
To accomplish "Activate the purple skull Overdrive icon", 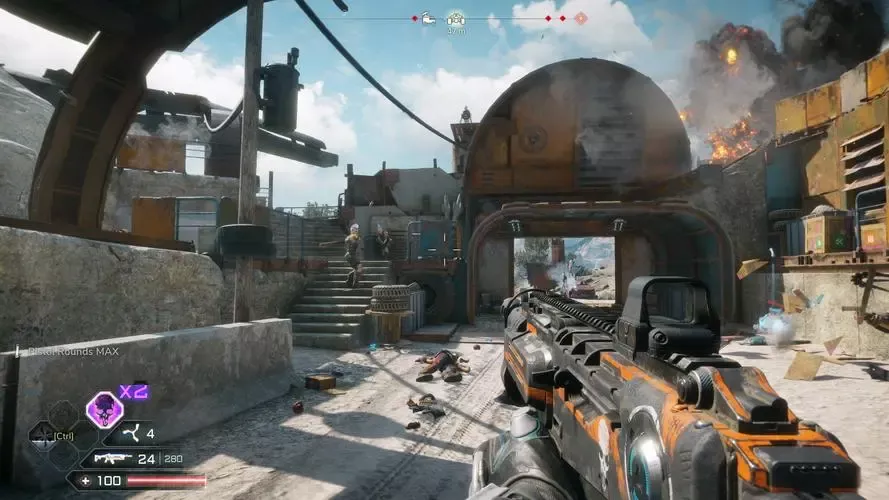I will click(104, 409).
